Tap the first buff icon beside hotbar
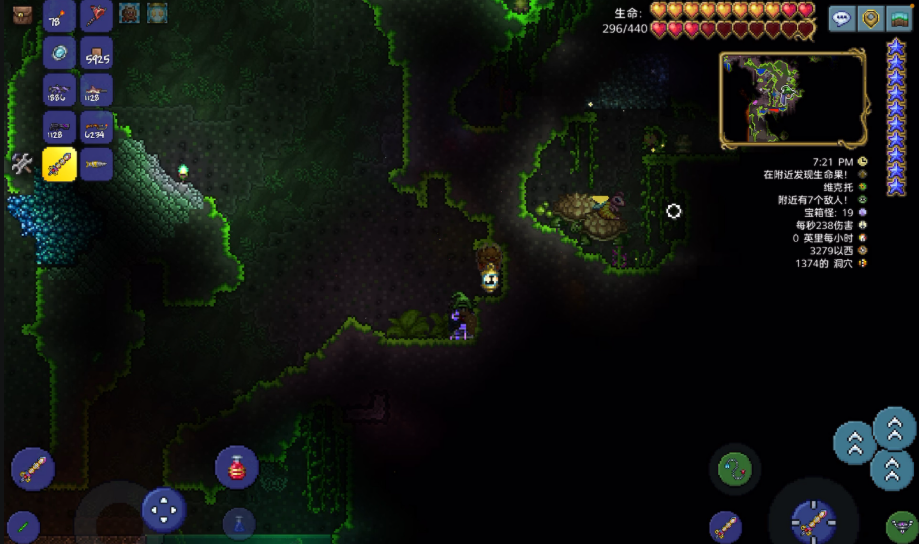Image resolution: width=919 pixels, height=544 pixels. pyautogui.click(x=129, y=13)
